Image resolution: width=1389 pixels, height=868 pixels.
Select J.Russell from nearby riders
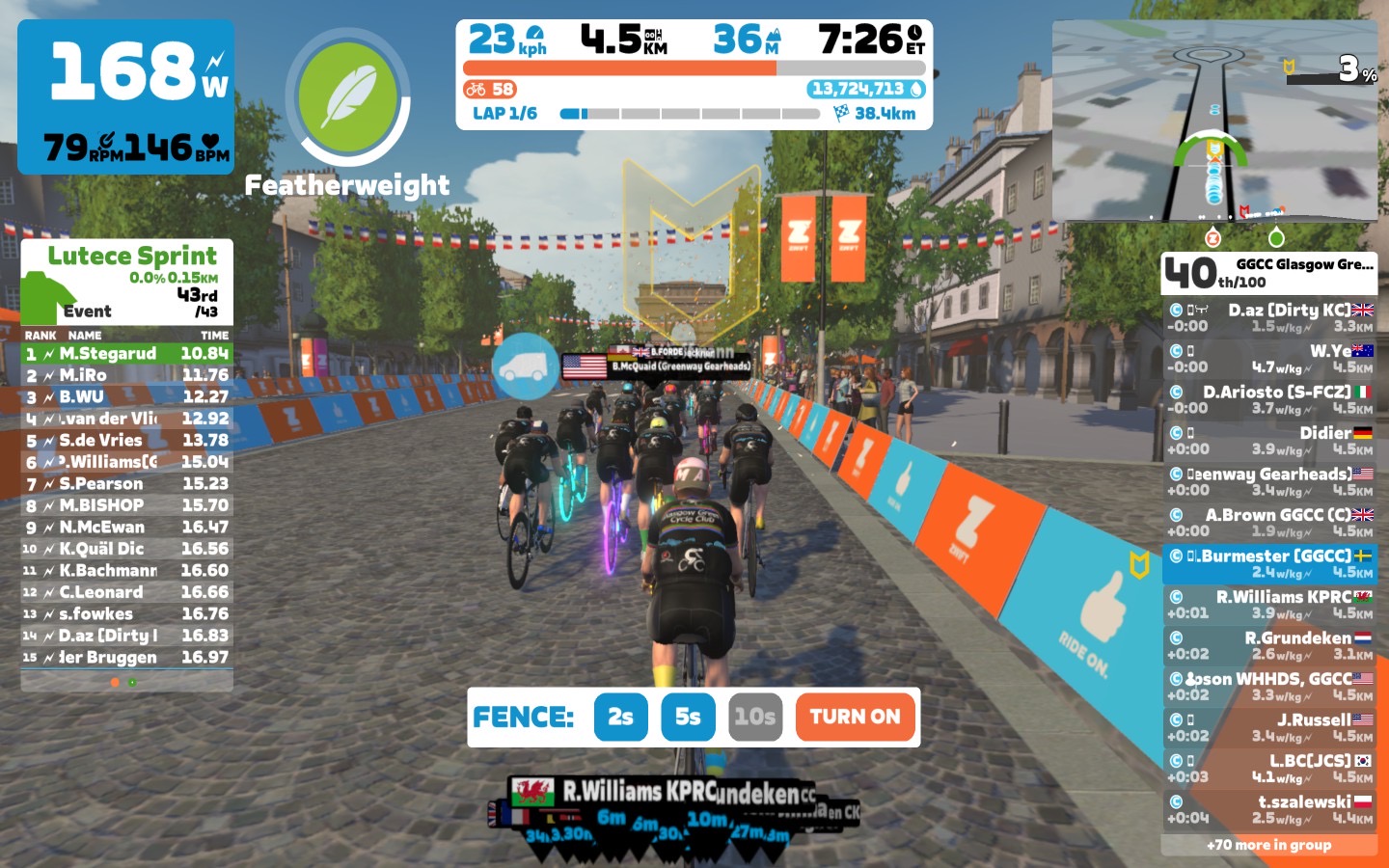[1268, 727]
